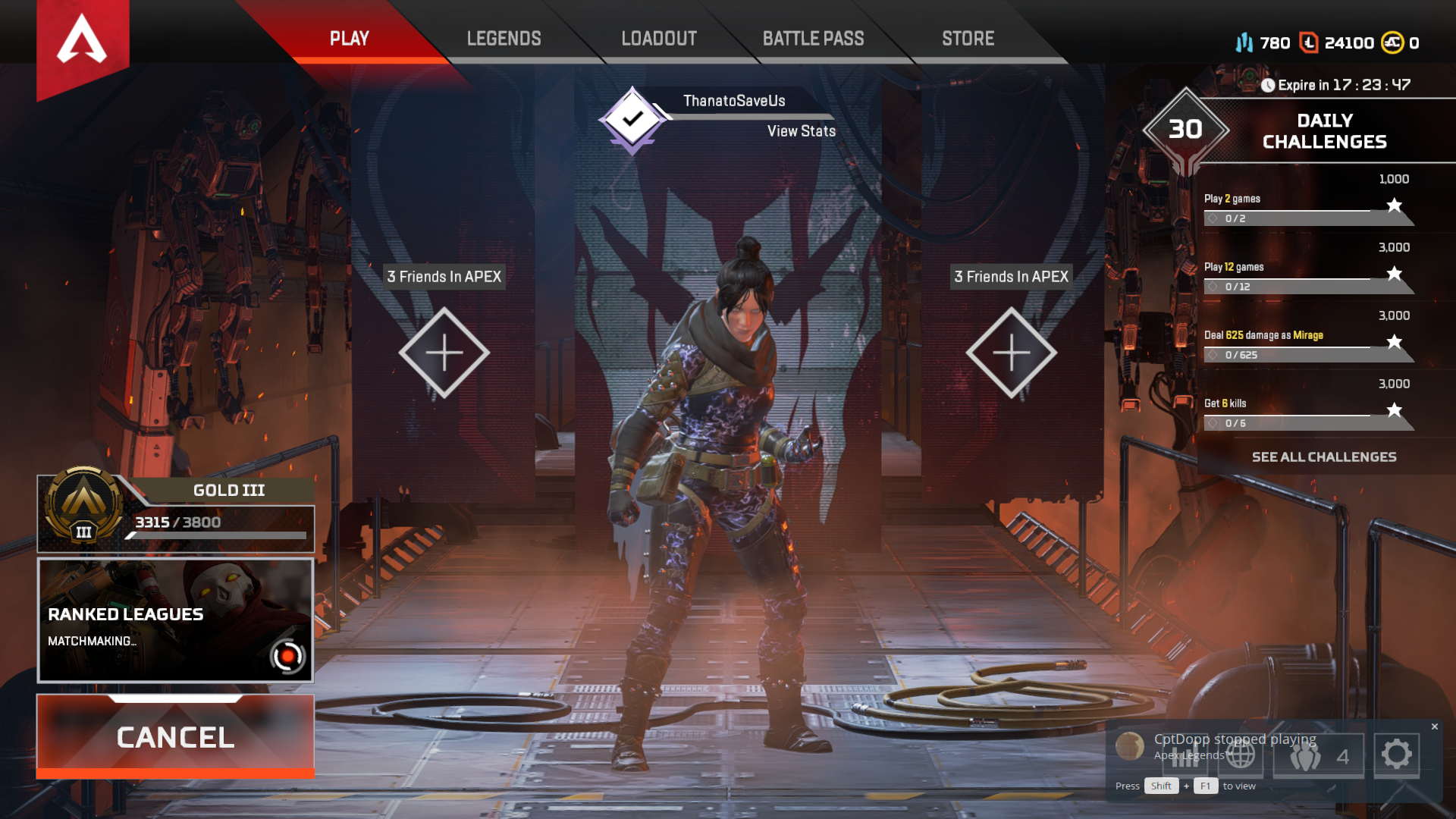Go to the Battle Pass tab
Screen dimensions: 1456x819
(x=813, y=39)
